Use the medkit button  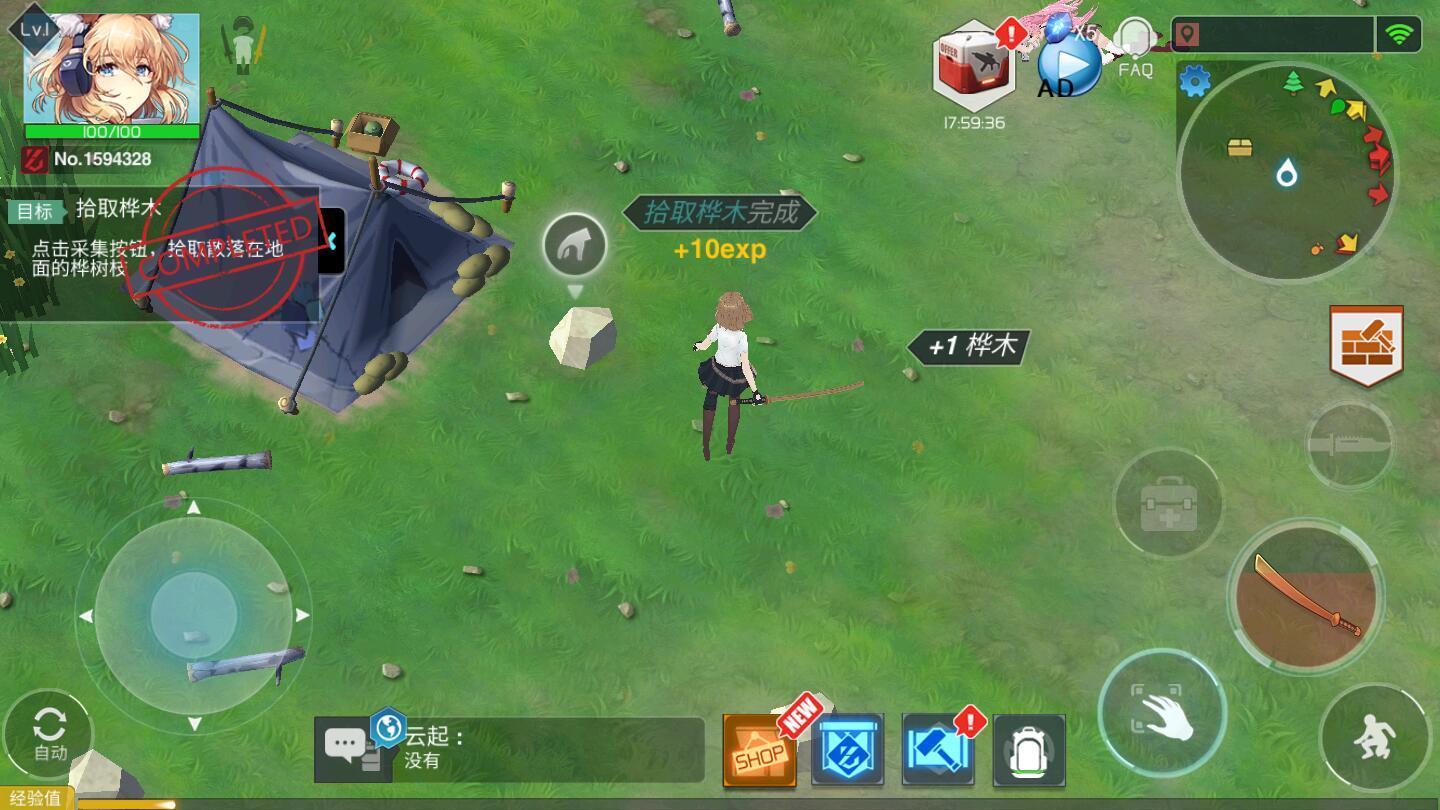(1167, 503)
